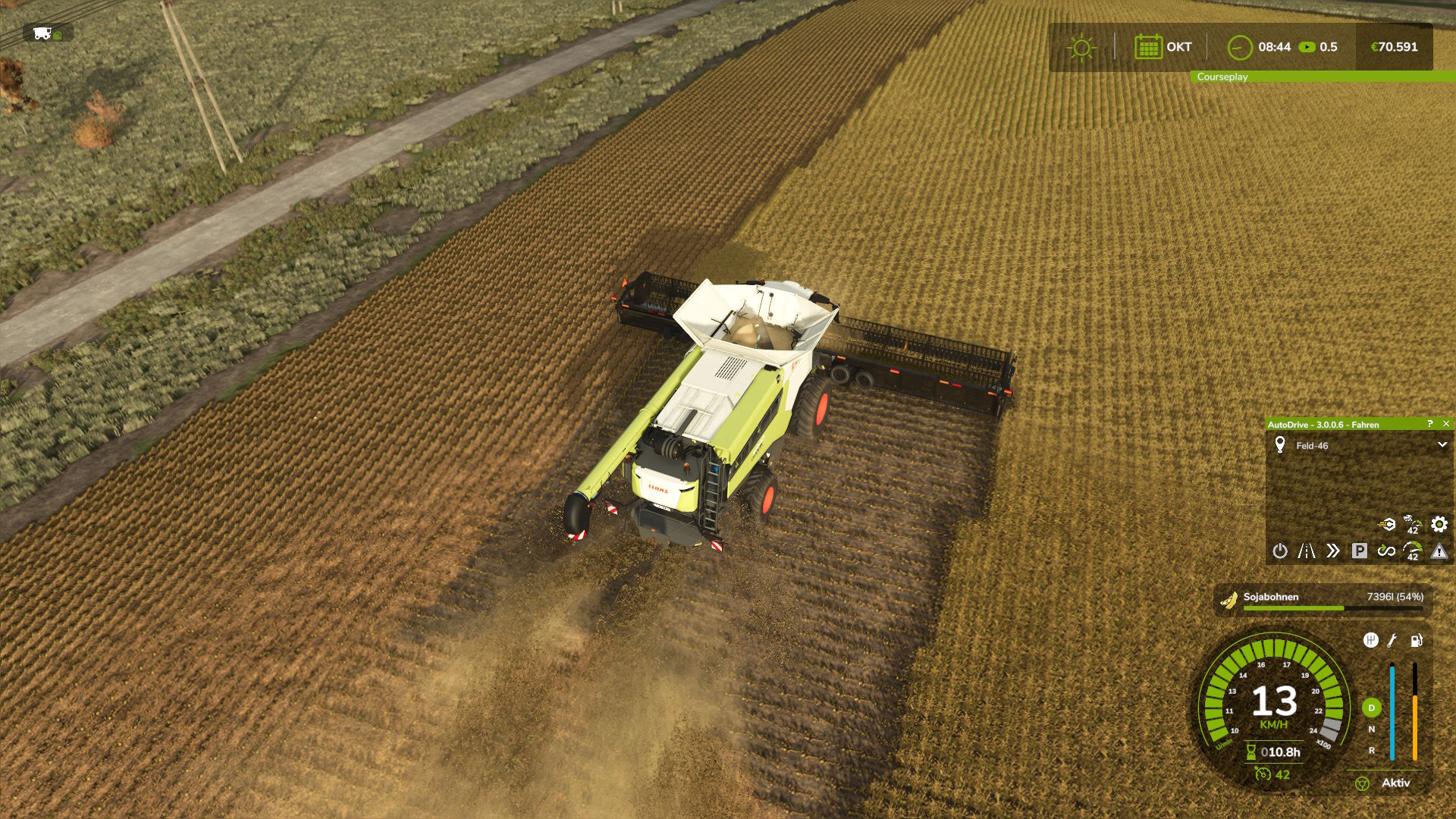Click the field speed 42 tractor icon
Screen dimensions: 1456x819
pos(1412,524)
